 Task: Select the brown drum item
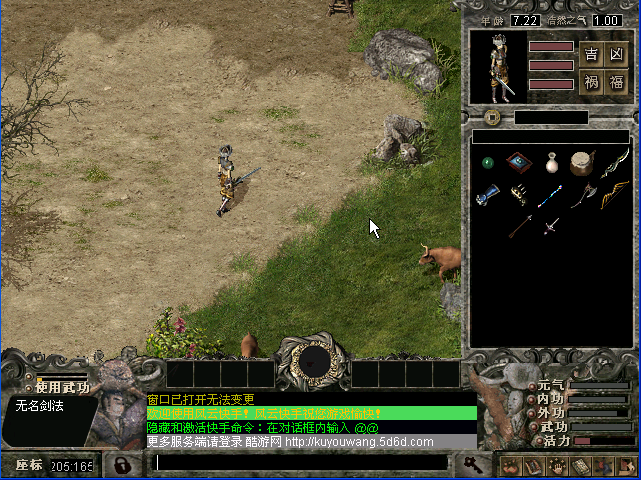(x=582, y=162)
